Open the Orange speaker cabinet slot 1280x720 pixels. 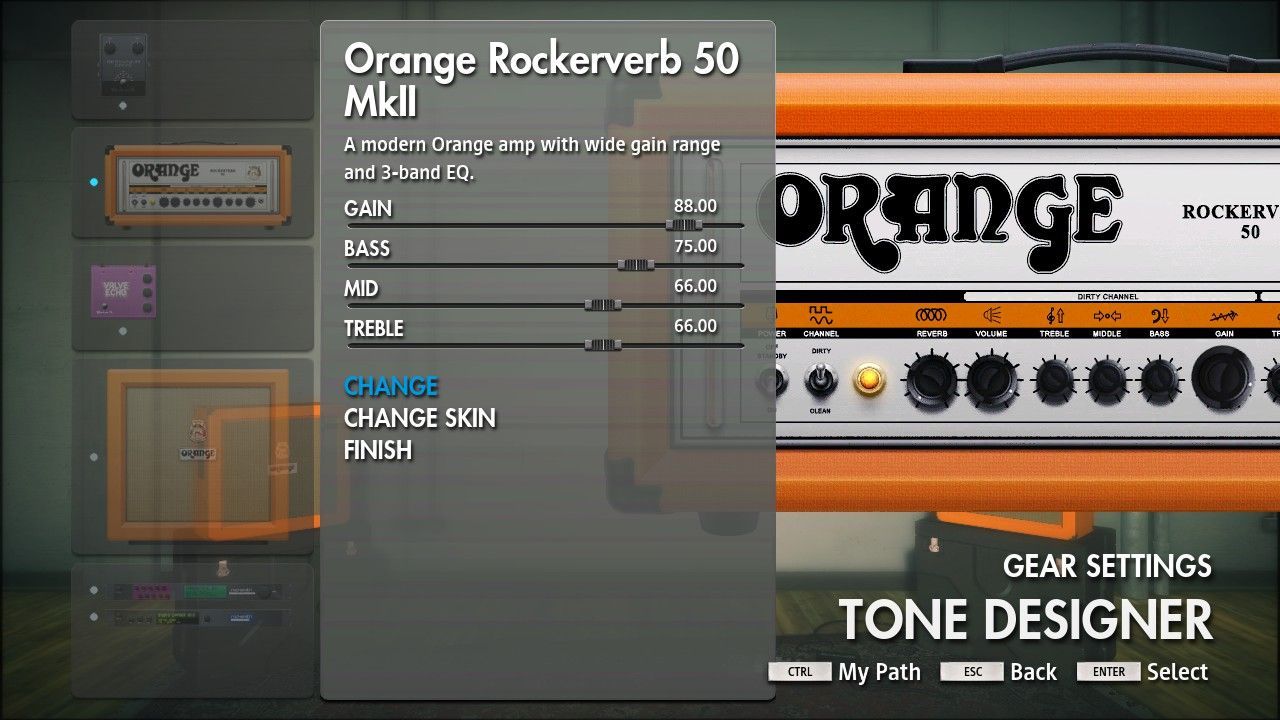point(192,456)
